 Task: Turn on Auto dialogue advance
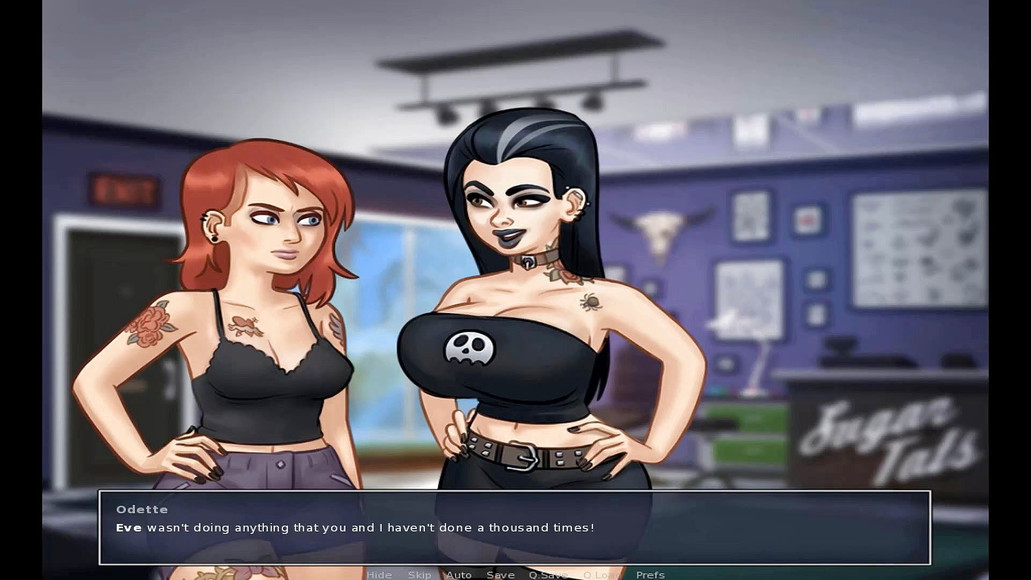pyautogui.click(x=458, y=575)
